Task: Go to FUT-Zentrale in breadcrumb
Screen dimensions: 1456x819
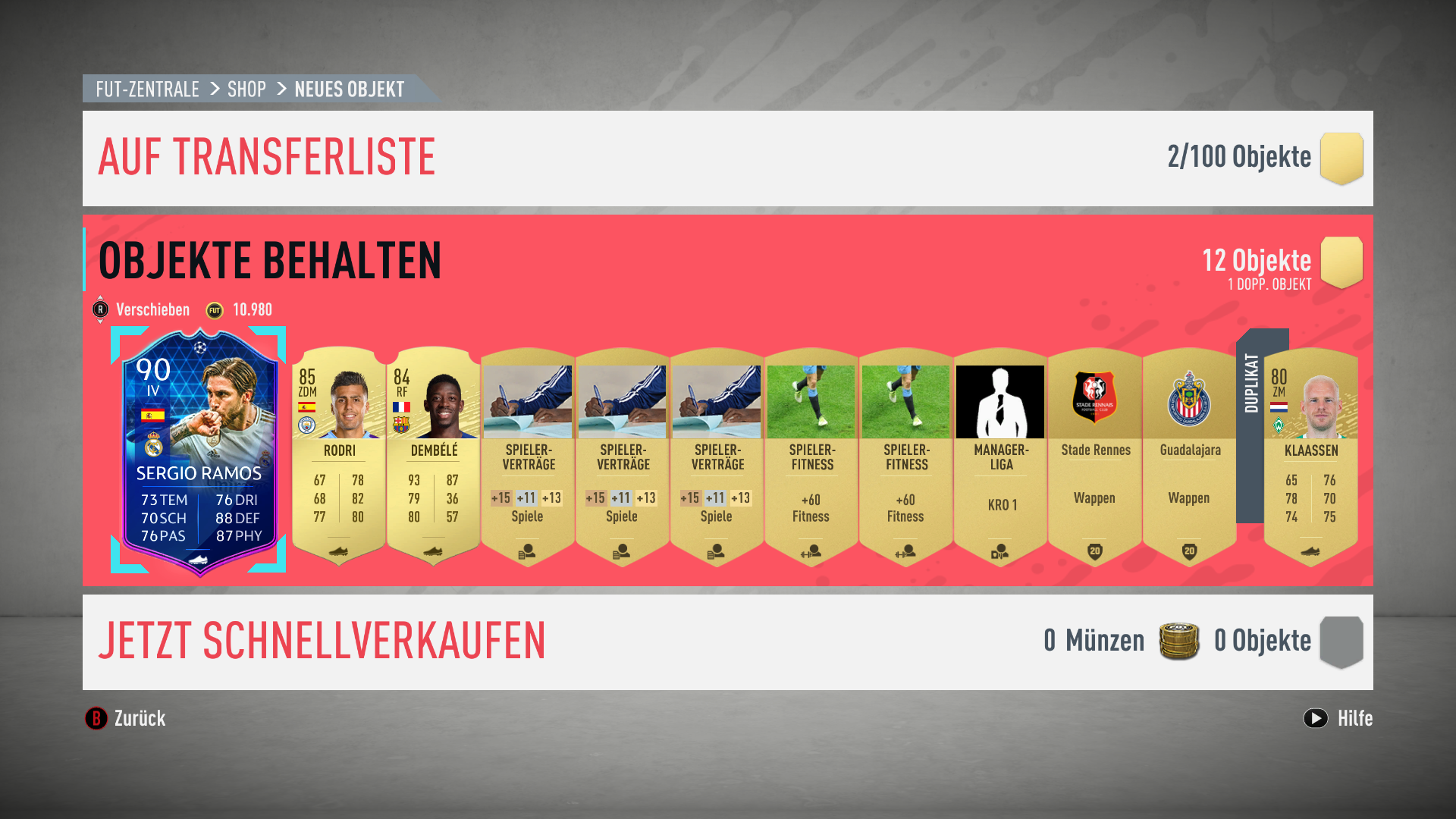Action: (x=147, y=89)
